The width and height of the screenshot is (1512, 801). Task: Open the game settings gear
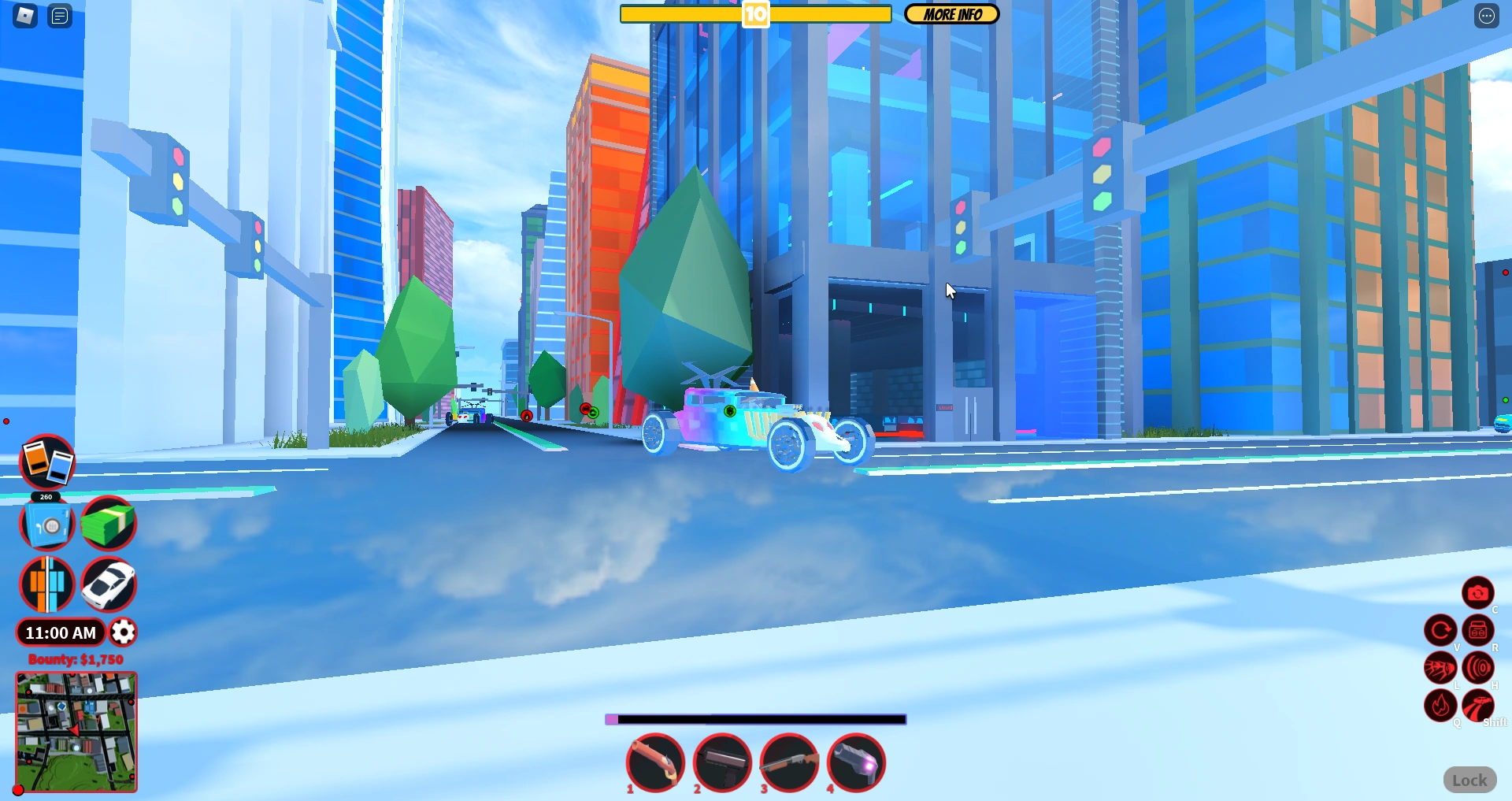pos(123,632)
